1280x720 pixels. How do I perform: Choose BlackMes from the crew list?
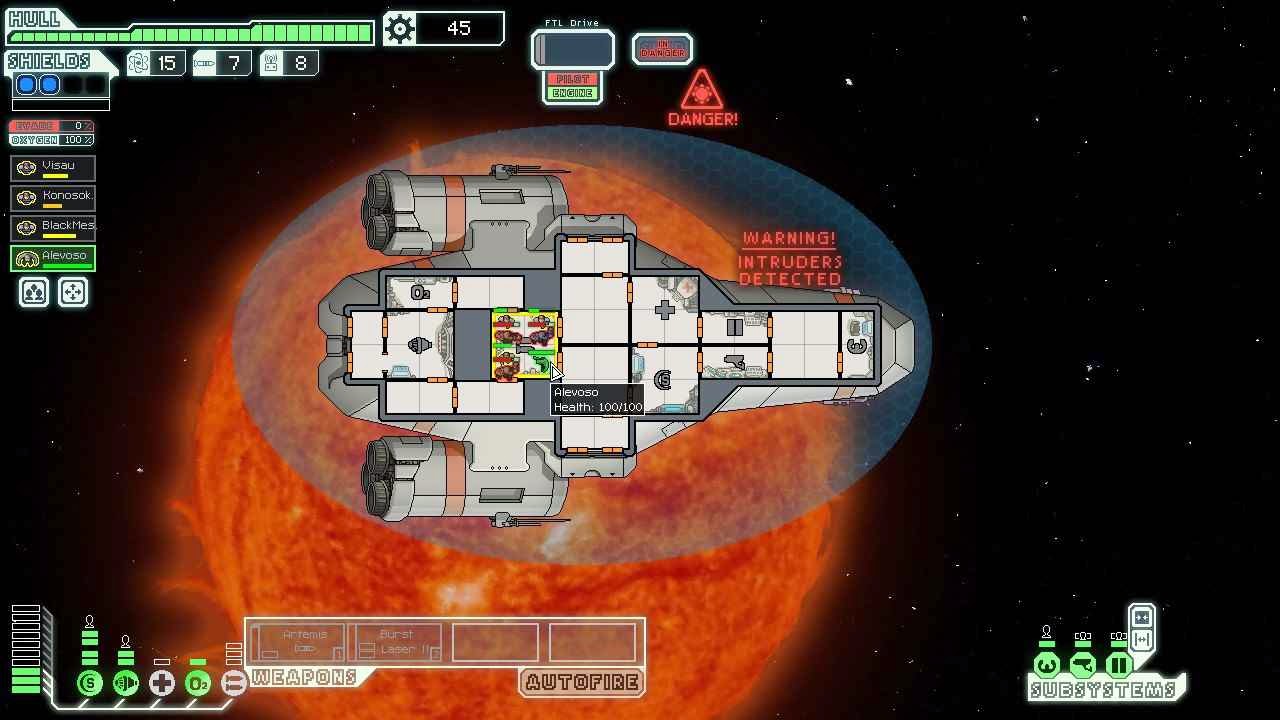coord(54,228)
